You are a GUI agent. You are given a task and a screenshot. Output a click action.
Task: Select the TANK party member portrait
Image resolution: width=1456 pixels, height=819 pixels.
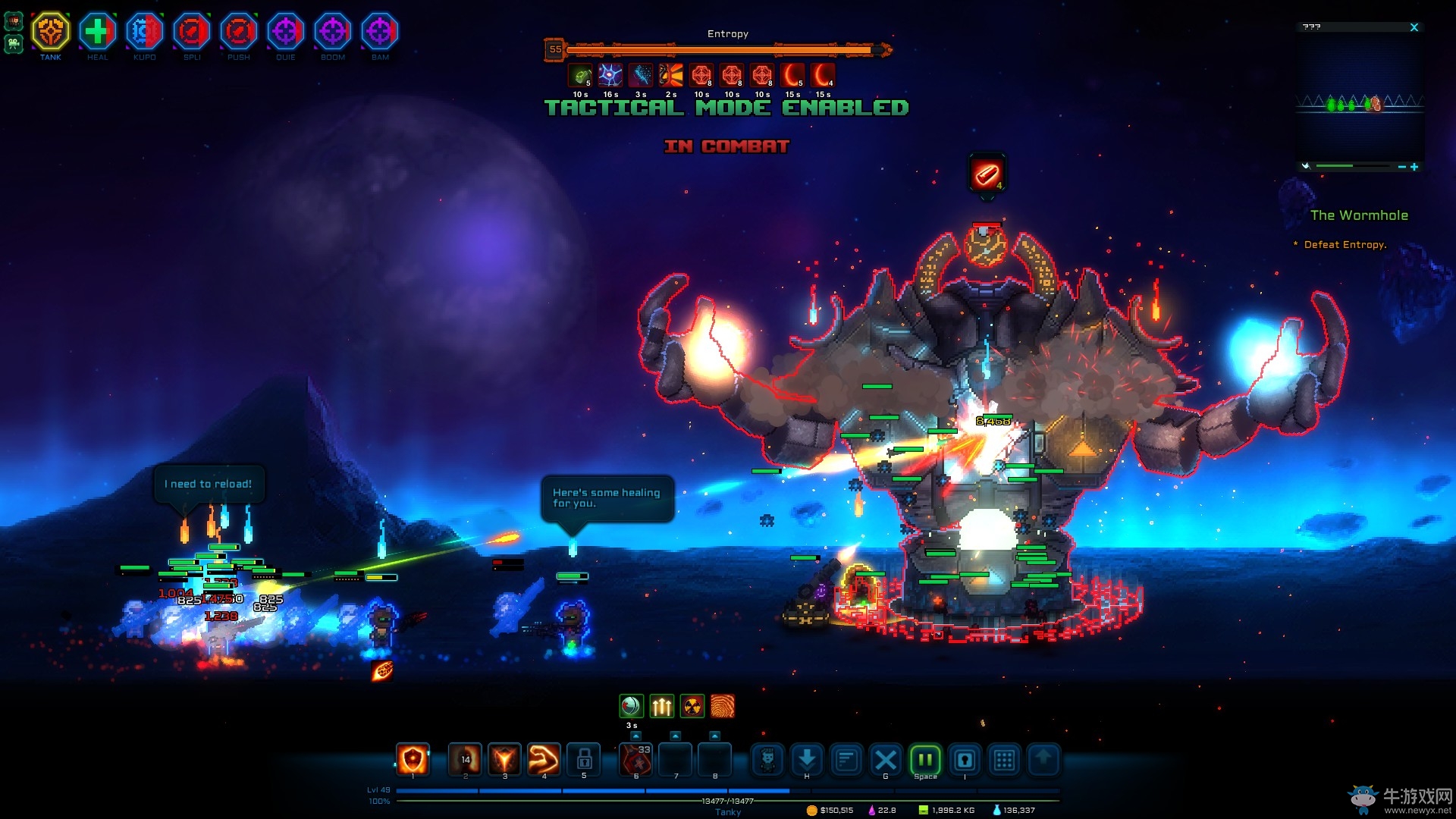point(51,32)
